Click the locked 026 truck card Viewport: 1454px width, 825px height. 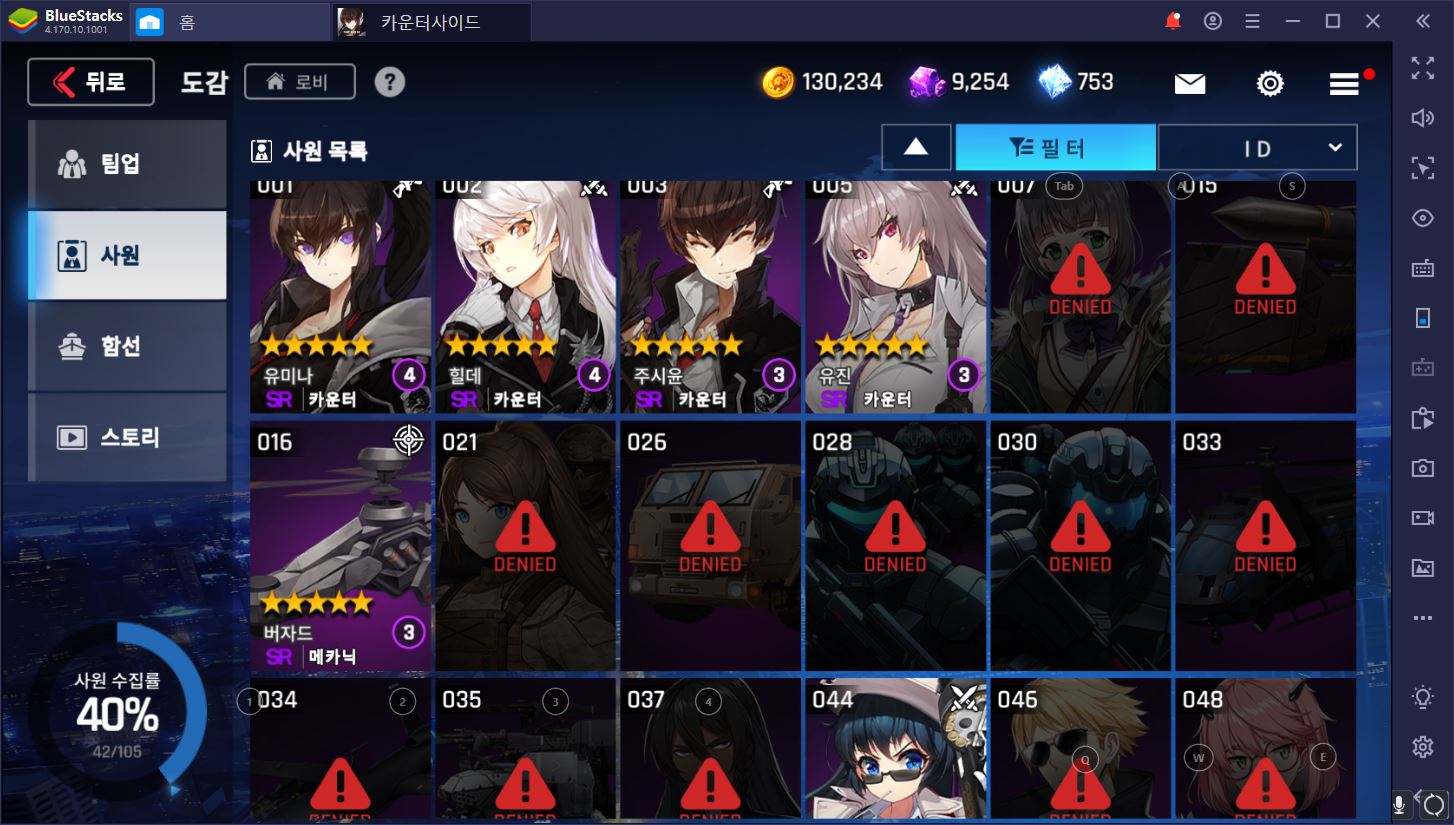coord(710,546)
